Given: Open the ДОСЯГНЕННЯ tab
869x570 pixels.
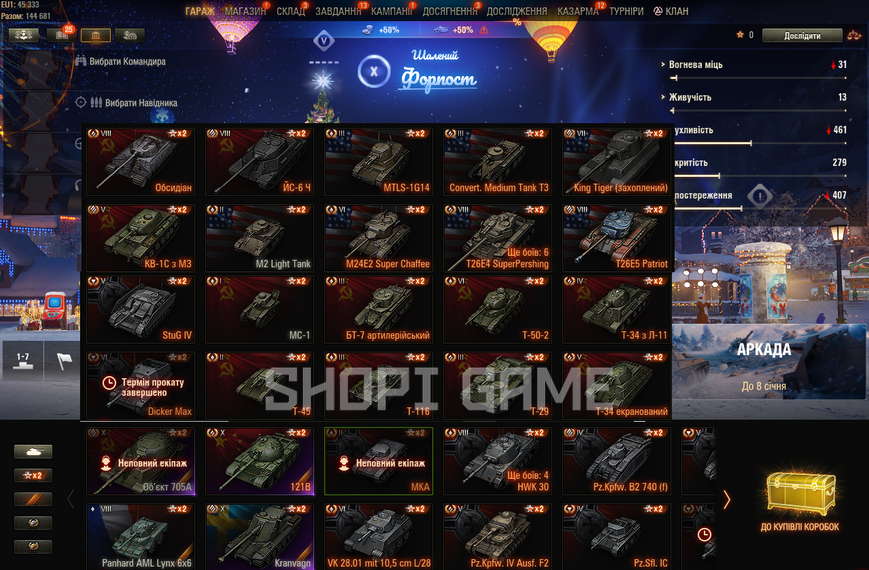Looking at the screenshot, I should click(x=452, y=11).
